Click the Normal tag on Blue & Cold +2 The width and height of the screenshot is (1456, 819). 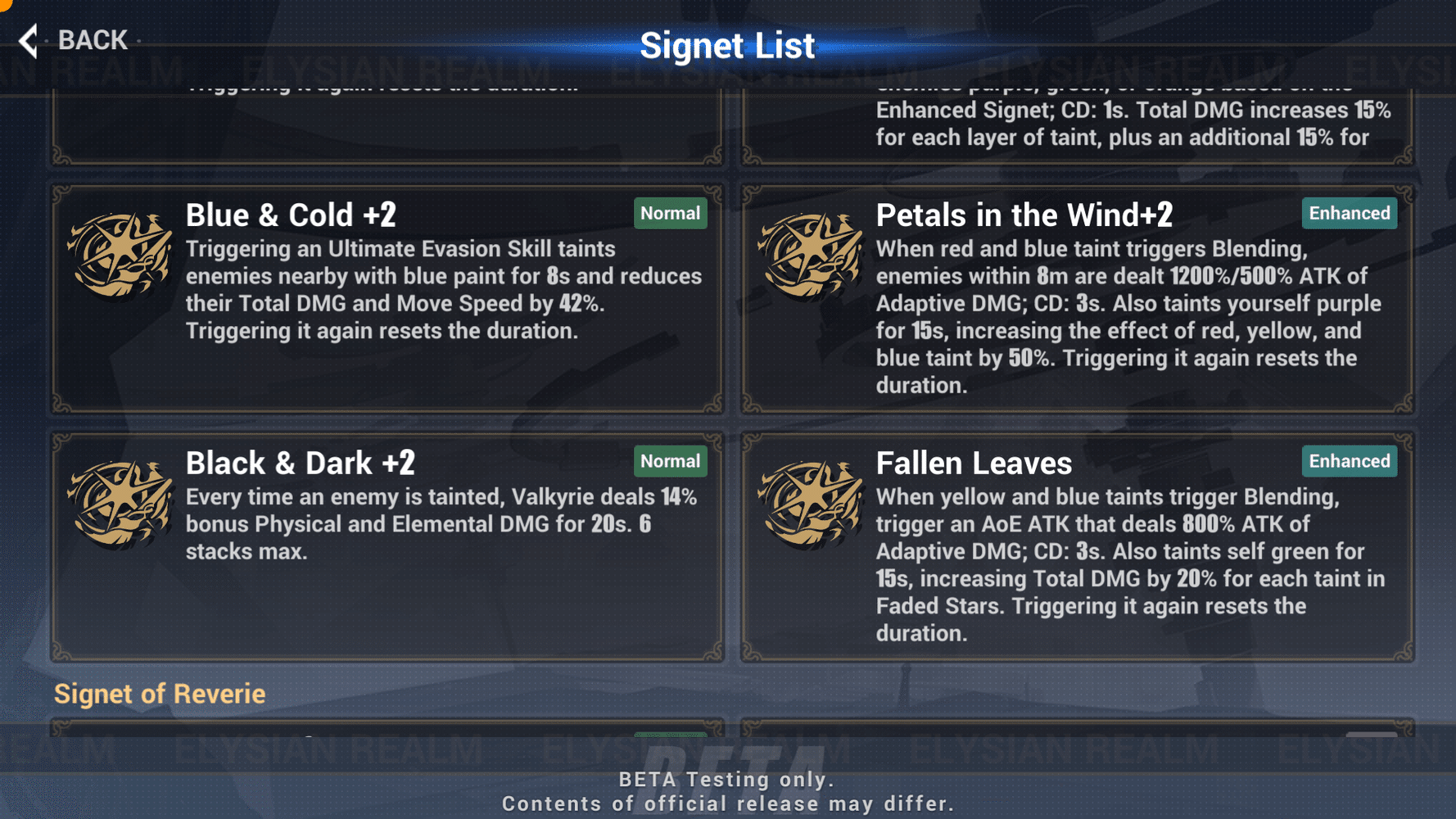coord(670,213)
